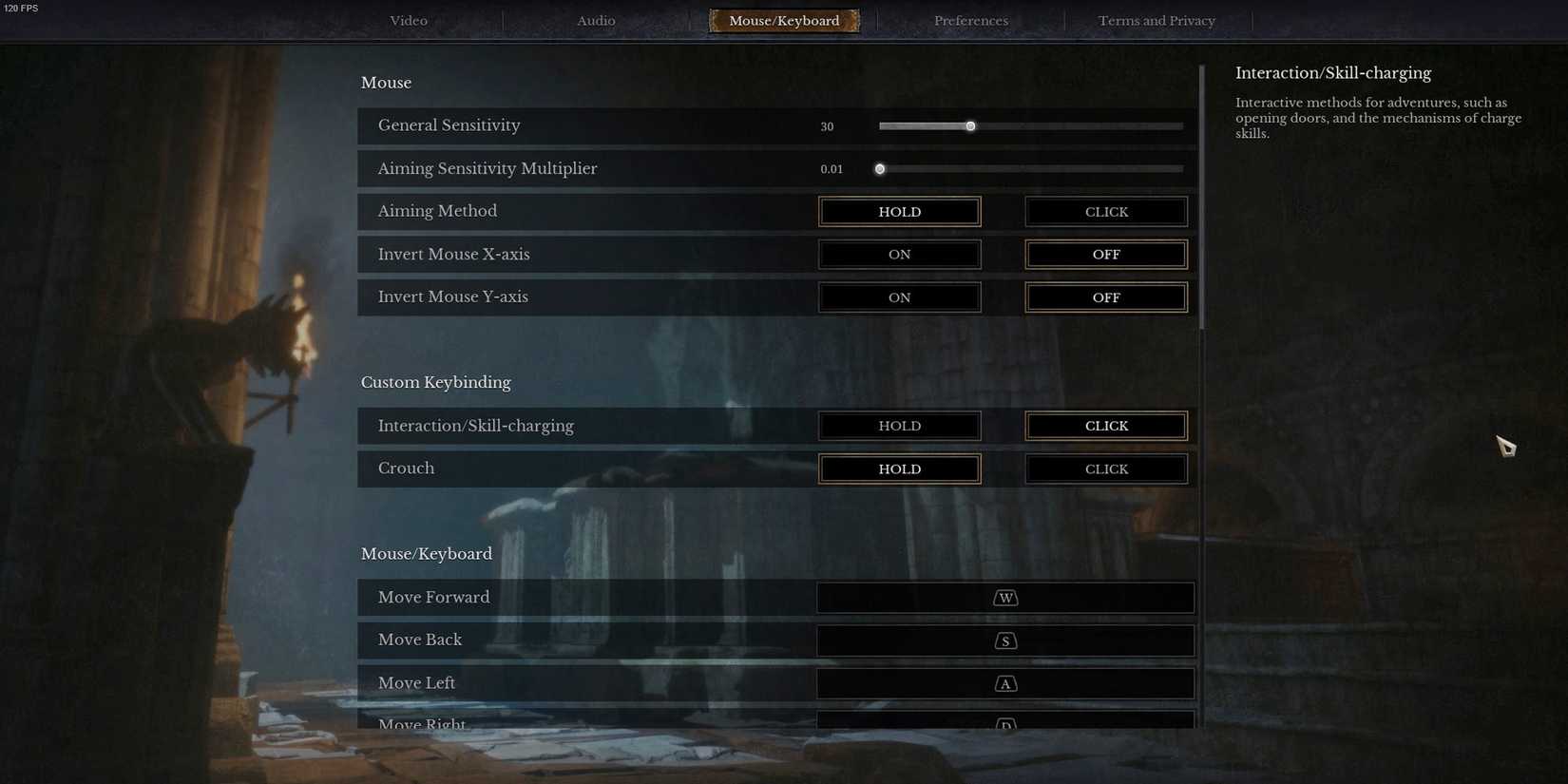1568x784 pixels.
Task: Enable Invert Mouse X-axis
Action: pos(898,254)
